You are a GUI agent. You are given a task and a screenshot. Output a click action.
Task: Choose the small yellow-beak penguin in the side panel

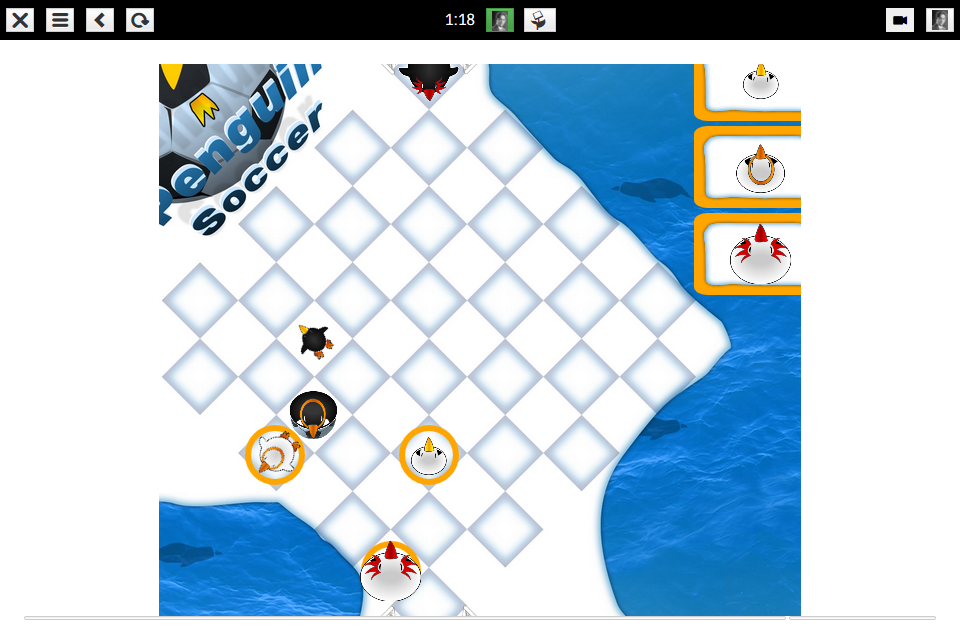coord(760,83)
